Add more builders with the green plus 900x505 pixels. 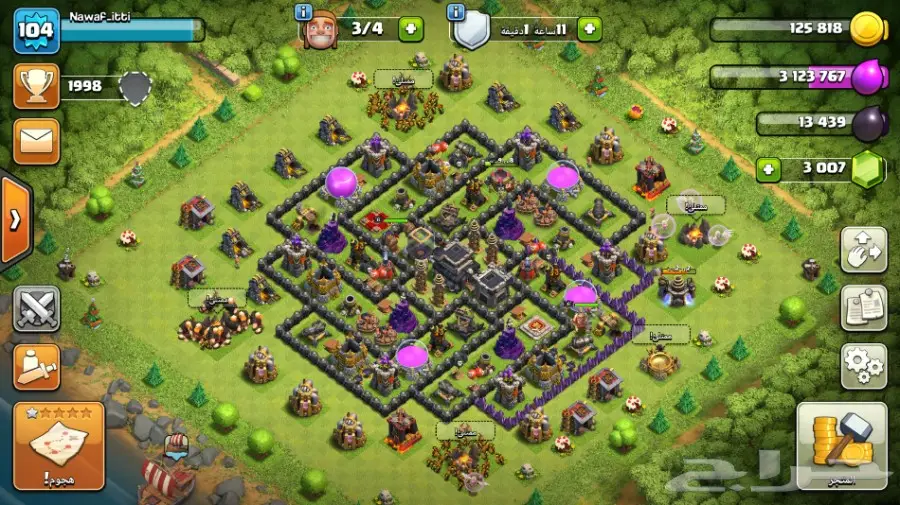(411, 29)
